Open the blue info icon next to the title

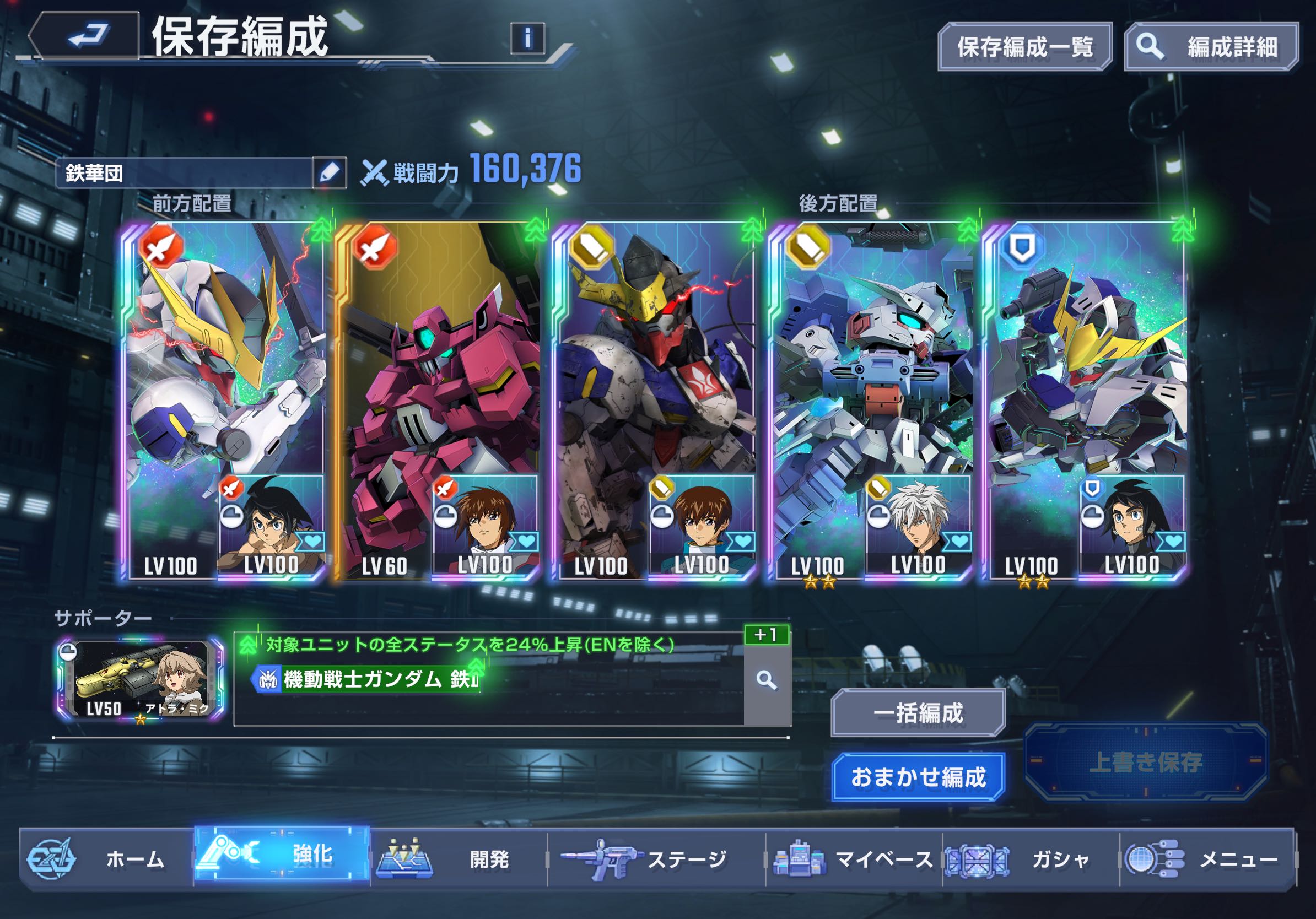(x=527, y=39)
